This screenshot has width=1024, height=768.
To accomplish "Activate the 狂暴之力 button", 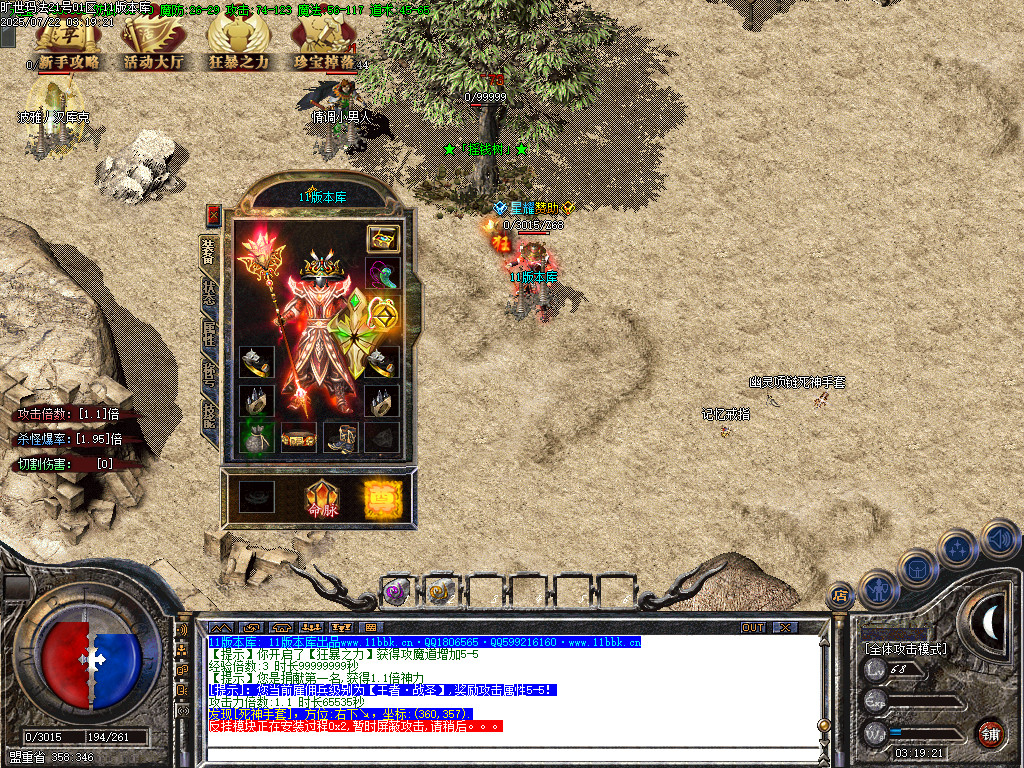I will (238, 45).
